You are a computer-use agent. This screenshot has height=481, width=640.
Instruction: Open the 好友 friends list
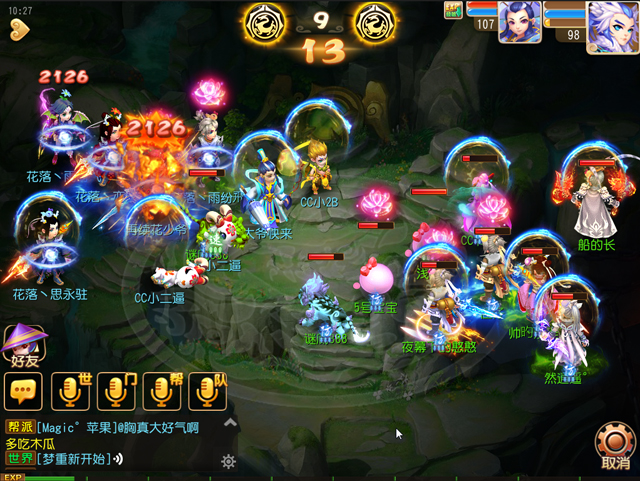point(22,347)
